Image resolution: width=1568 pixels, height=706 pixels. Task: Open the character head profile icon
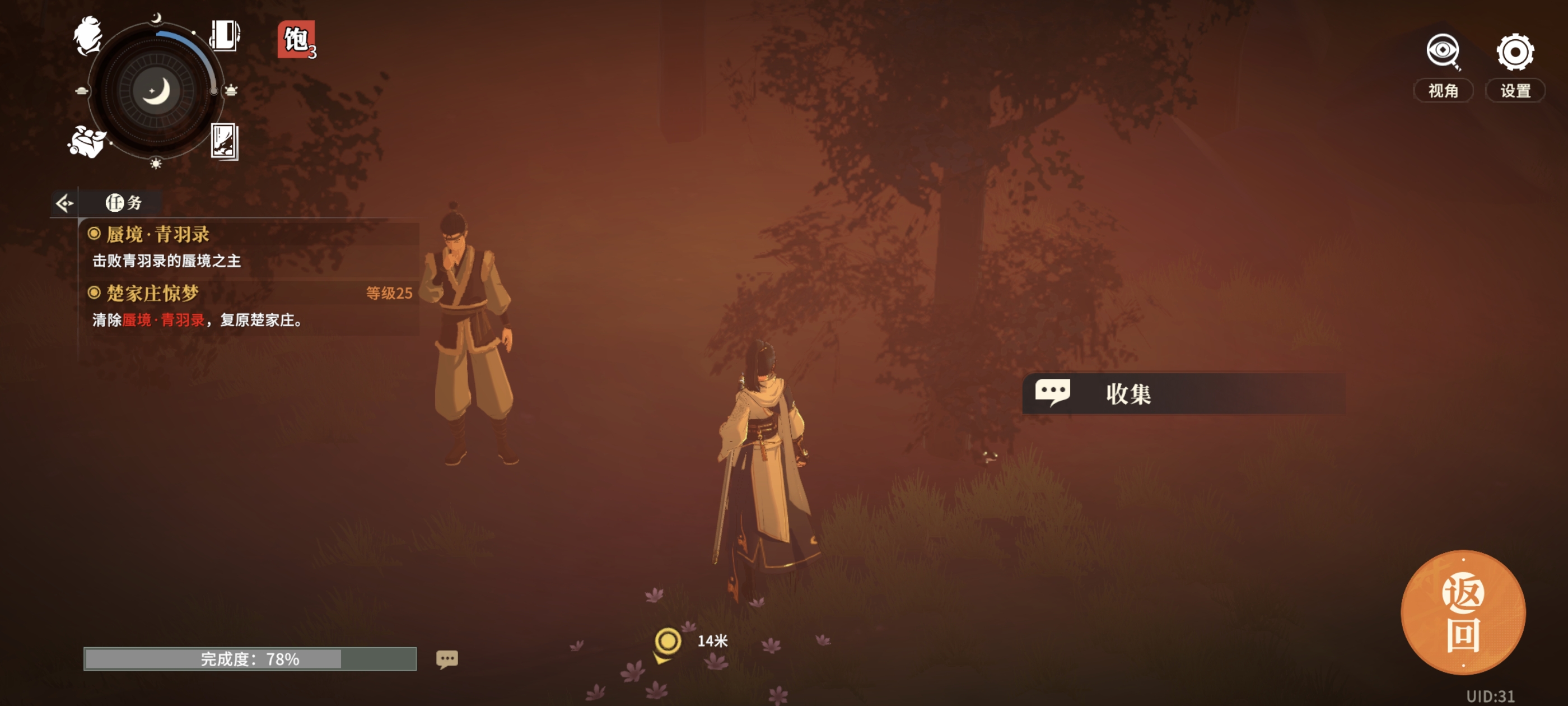88,35
